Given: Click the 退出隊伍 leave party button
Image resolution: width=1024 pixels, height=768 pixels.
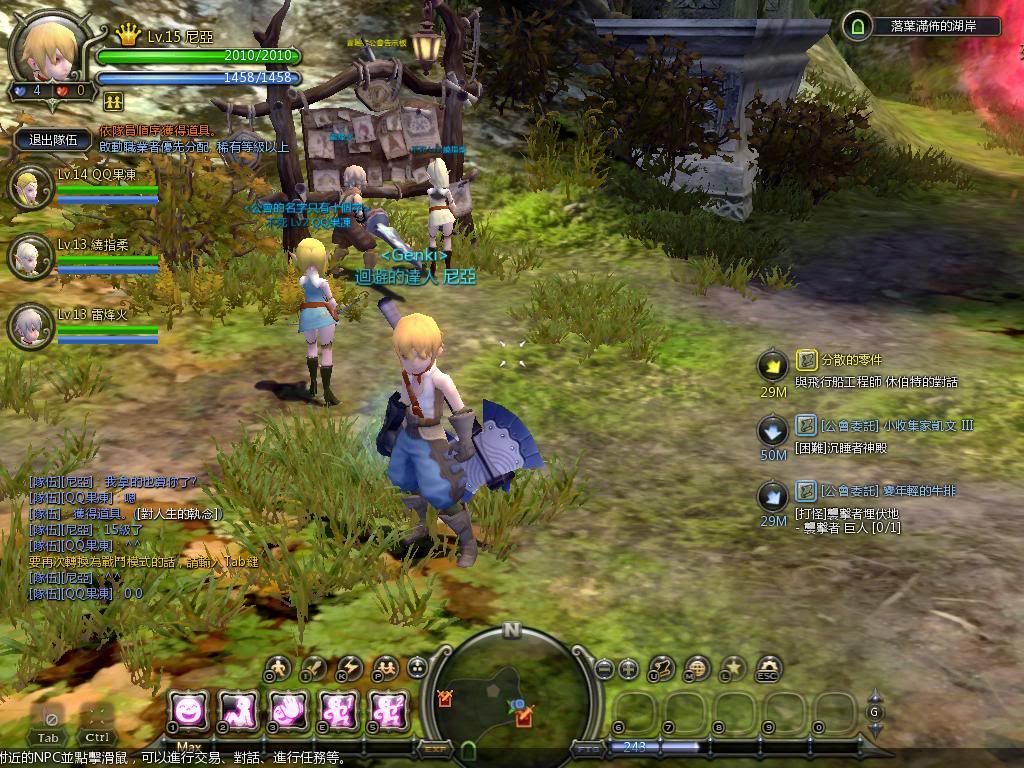Looking at the screenshot, I should pos(54,140).
